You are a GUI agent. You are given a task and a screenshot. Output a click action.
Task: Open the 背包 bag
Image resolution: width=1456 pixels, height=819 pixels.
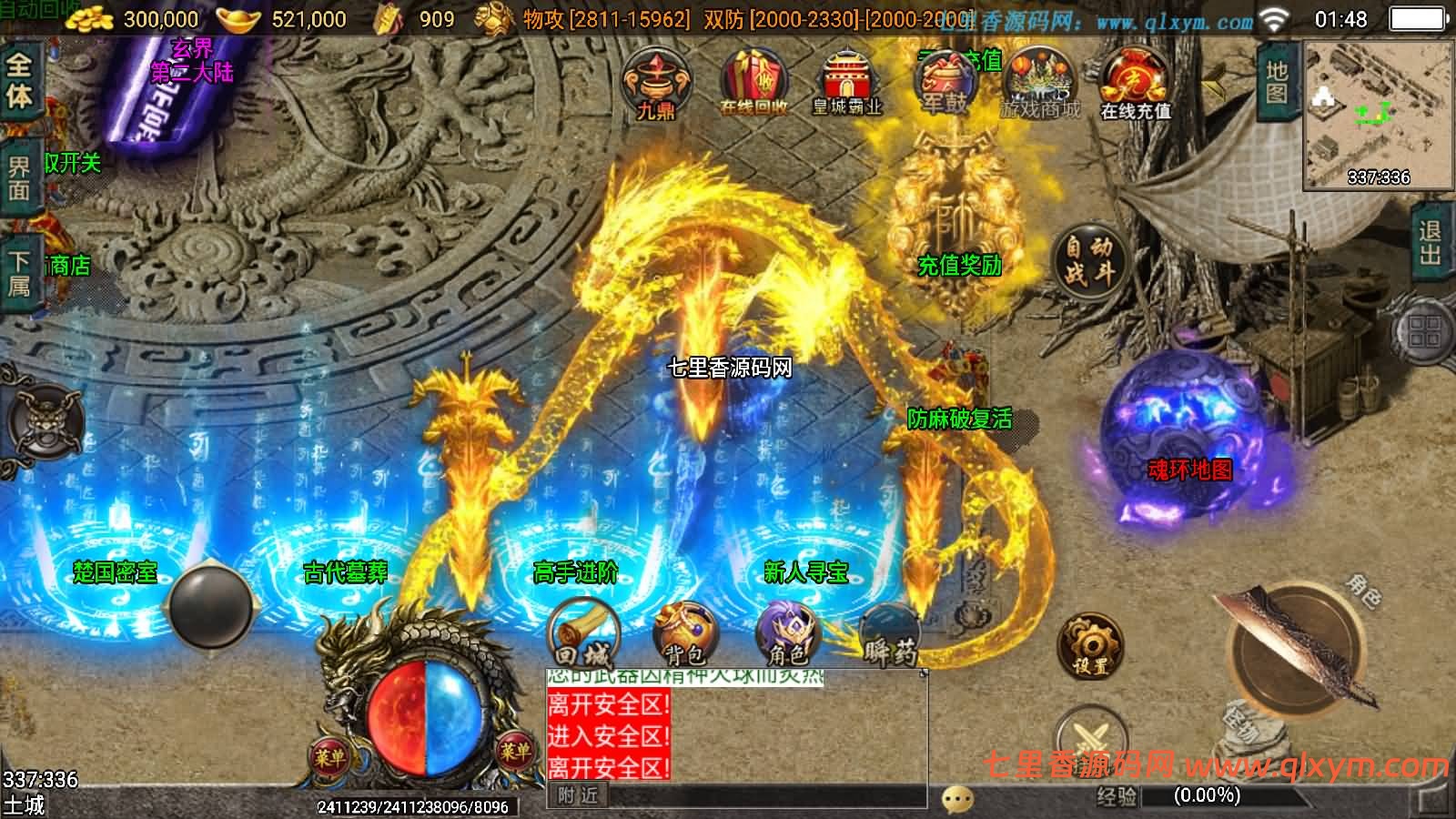(x=684, y=634)
